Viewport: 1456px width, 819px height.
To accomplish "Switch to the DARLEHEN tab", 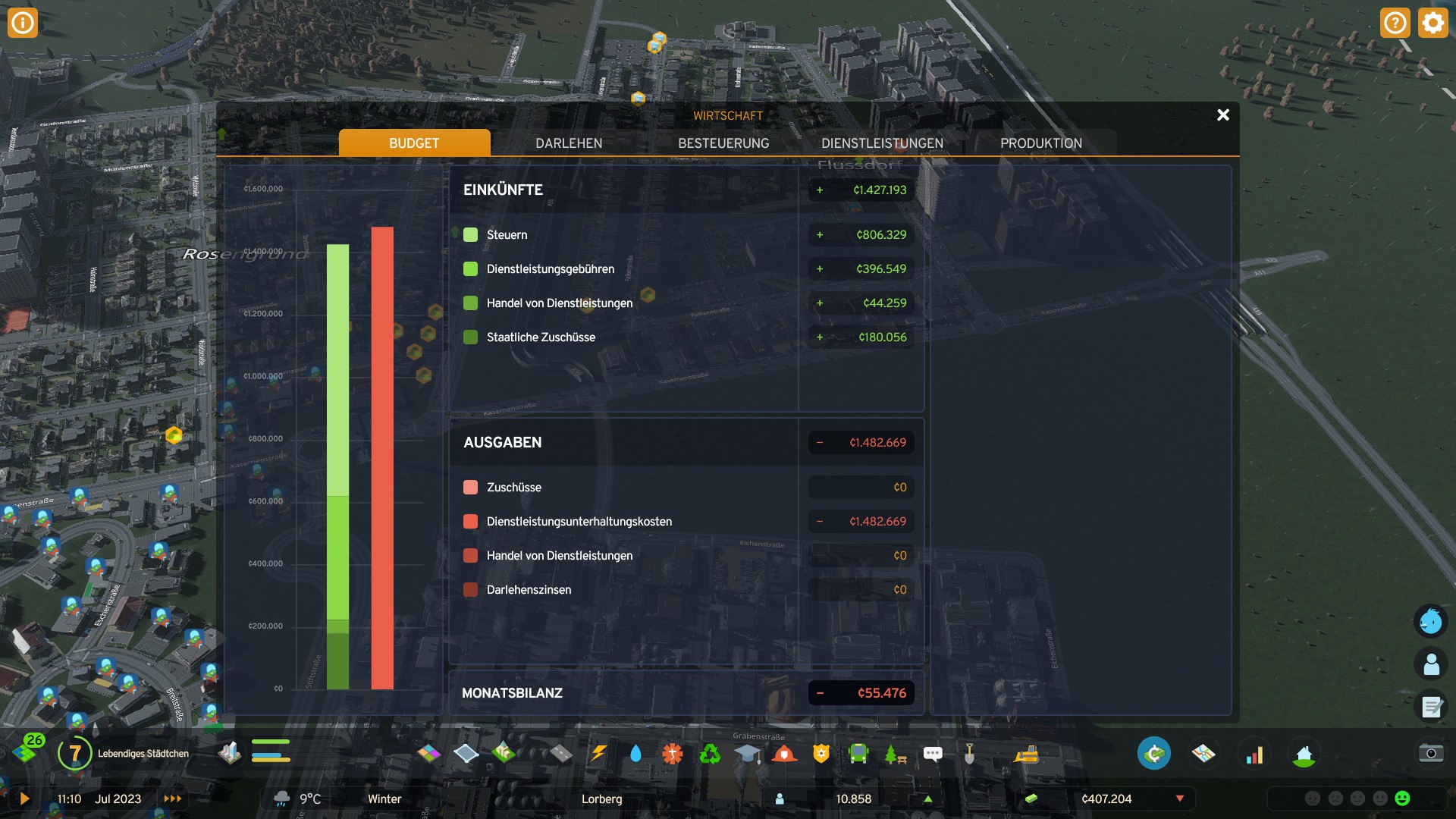I will pyautogui.click(x=569, y=143).
